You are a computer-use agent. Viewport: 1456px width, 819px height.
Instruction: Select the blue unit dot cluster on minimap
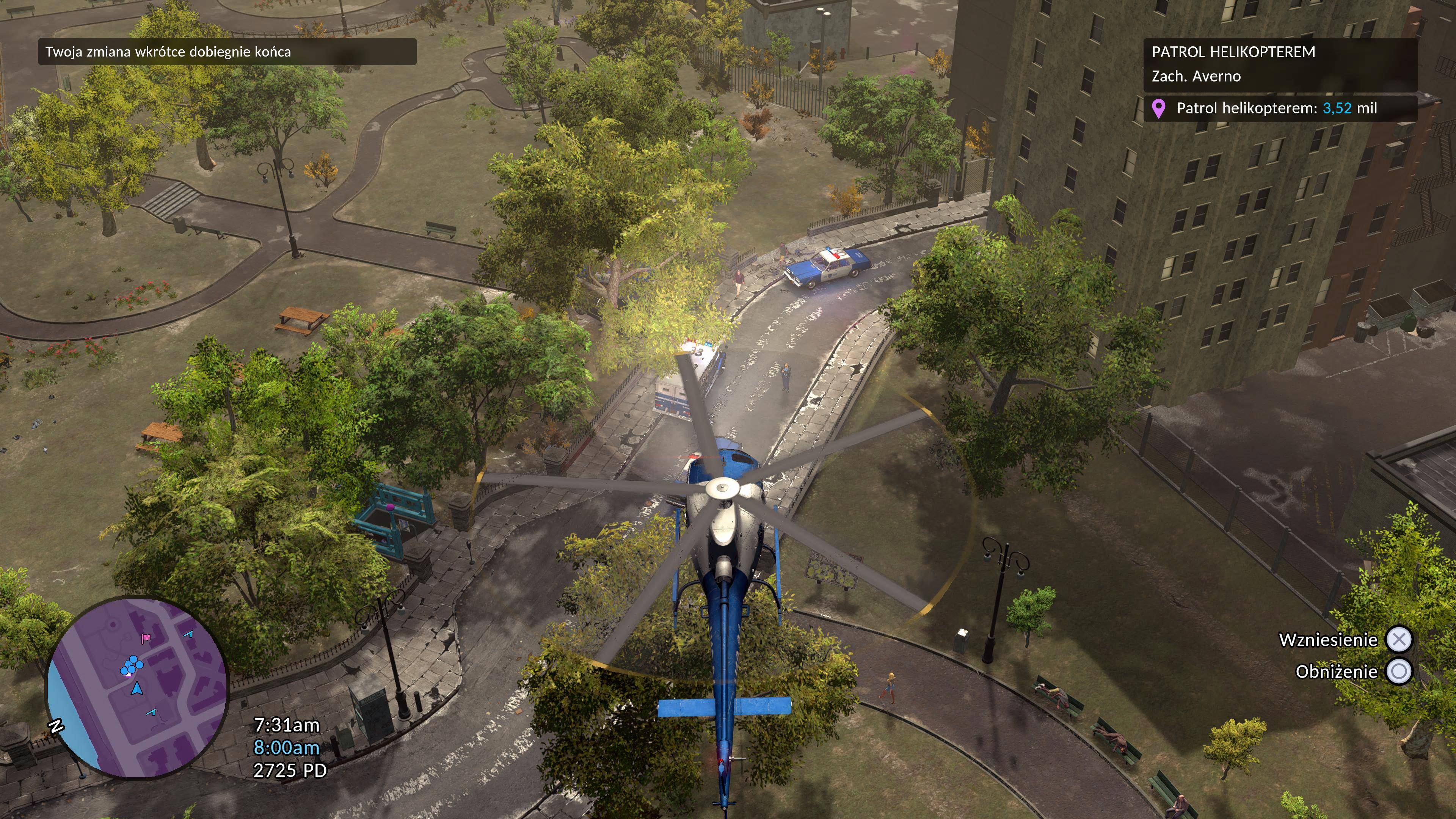coord(131,666)
